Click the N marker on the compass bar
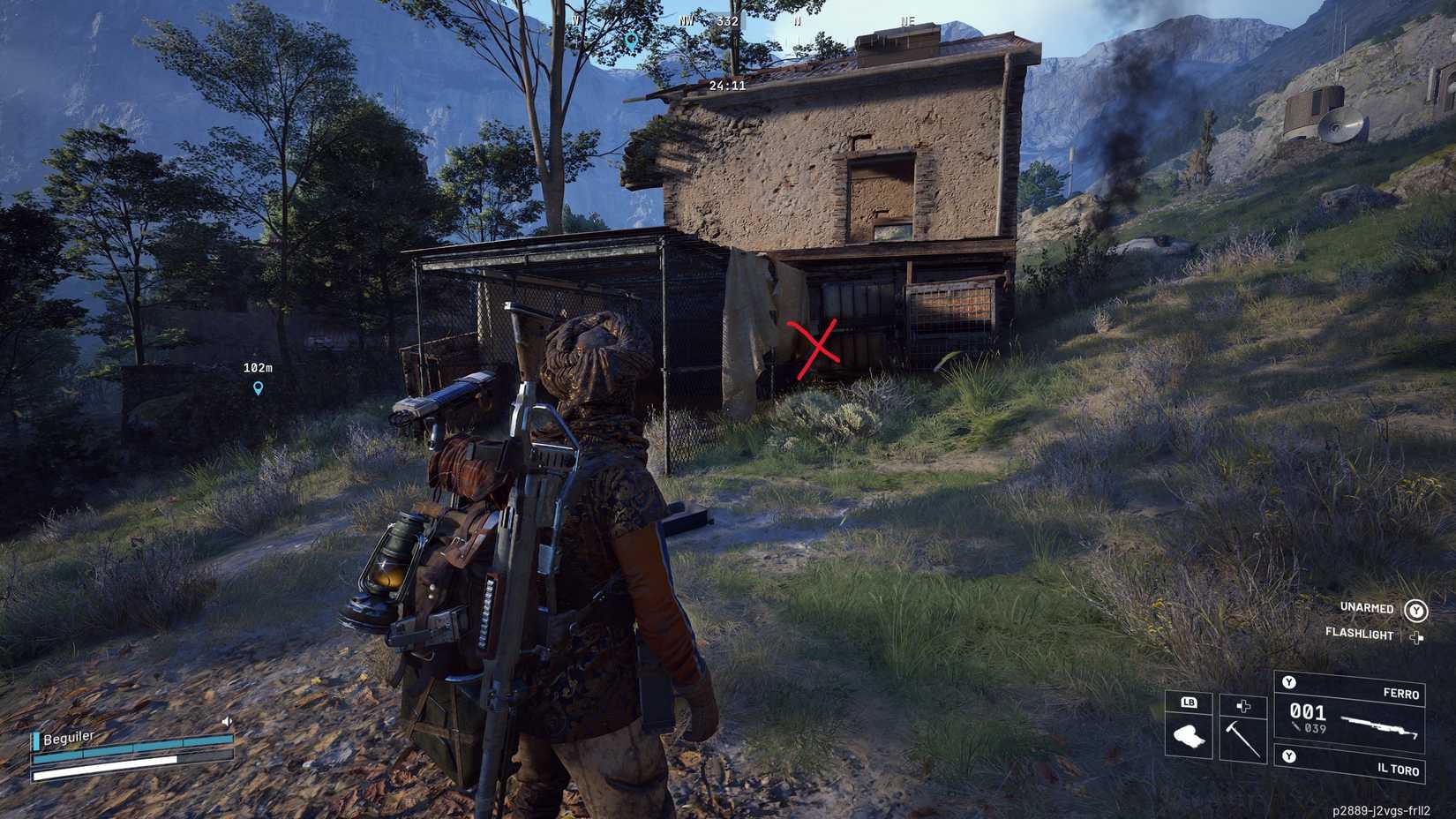This screenshot has height=819, width=1456. (798, 21)
